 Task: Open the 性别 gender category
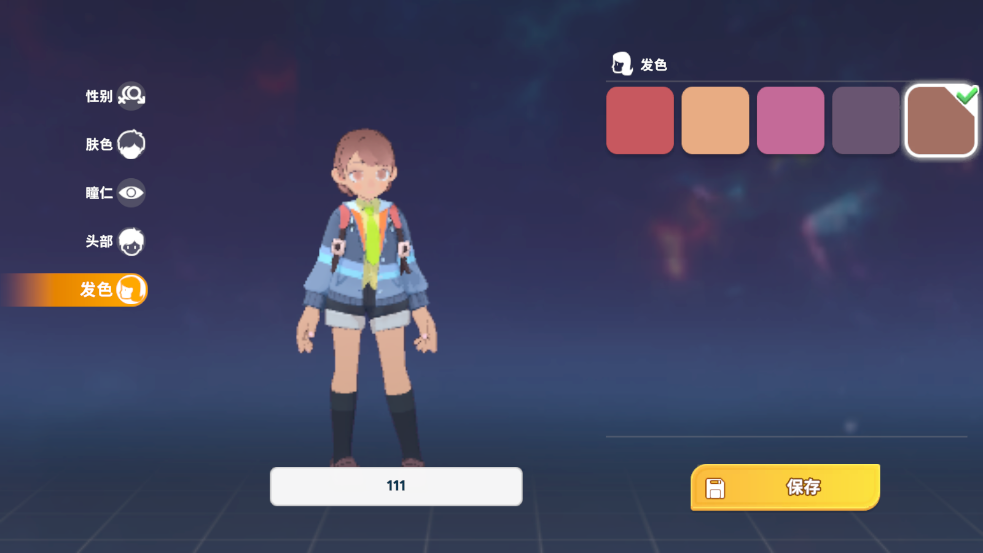point(115,96)
